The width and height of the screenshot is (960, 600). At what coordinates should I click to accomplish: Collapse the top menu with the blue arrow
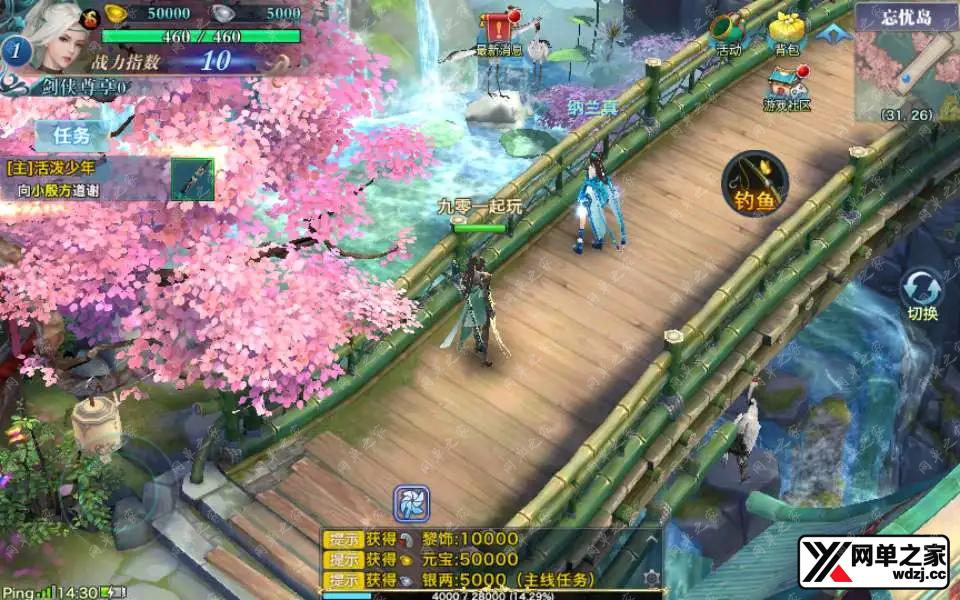829,33
